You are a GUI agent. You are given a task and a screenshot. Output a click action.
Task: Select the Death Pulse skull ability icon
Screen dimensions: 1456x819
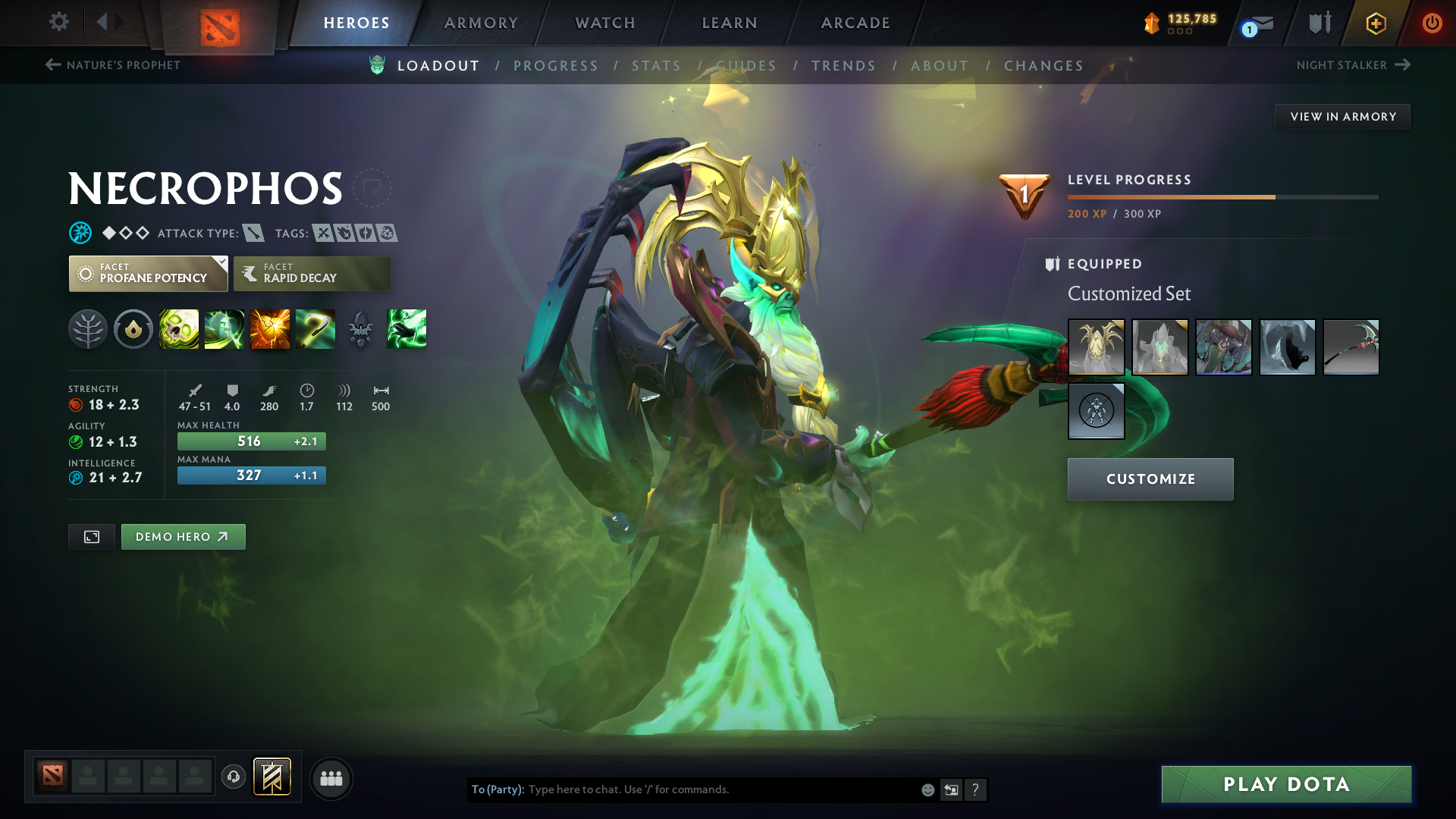[x=179, y=329]
